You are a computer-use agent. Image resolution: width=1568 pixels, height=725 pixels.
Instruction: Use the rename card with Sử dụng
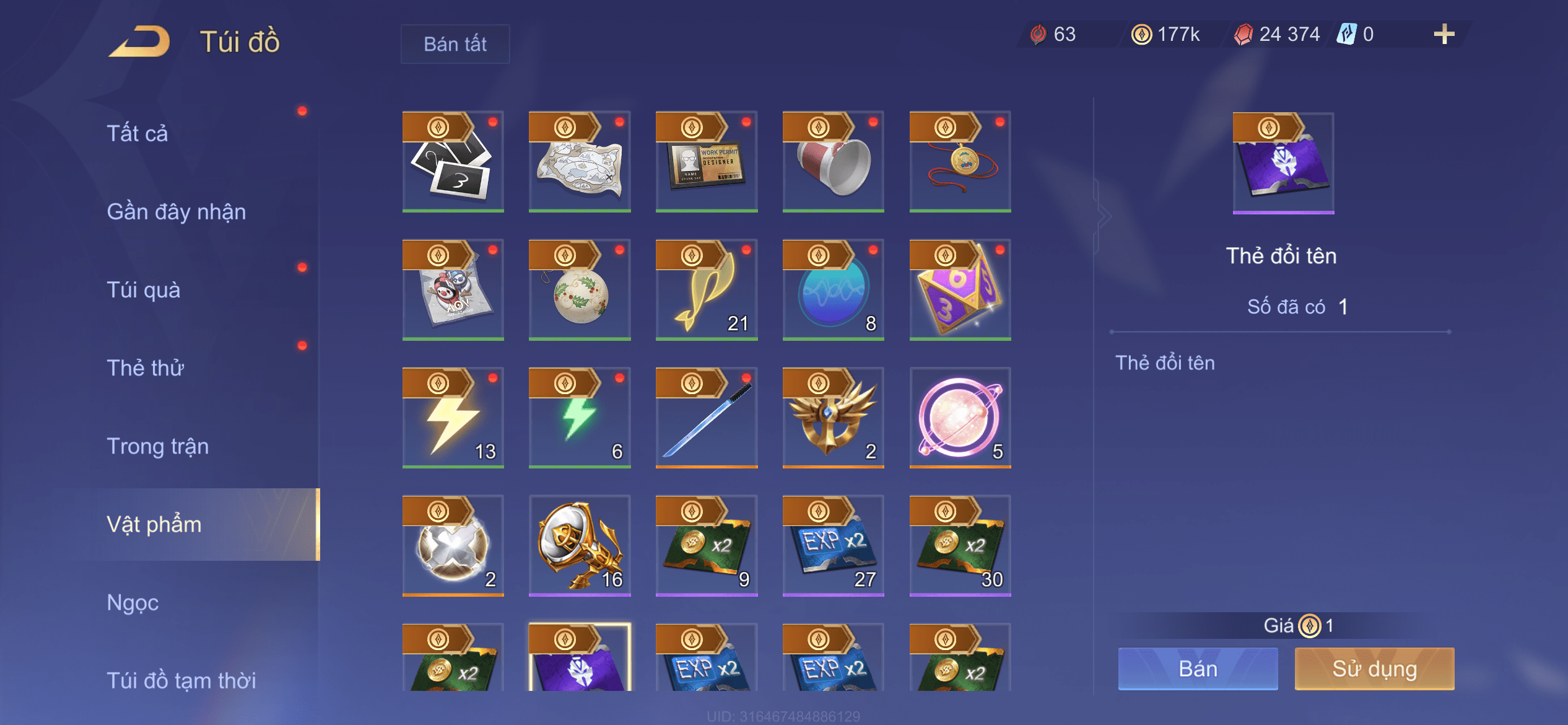(x=1374, y=669)
